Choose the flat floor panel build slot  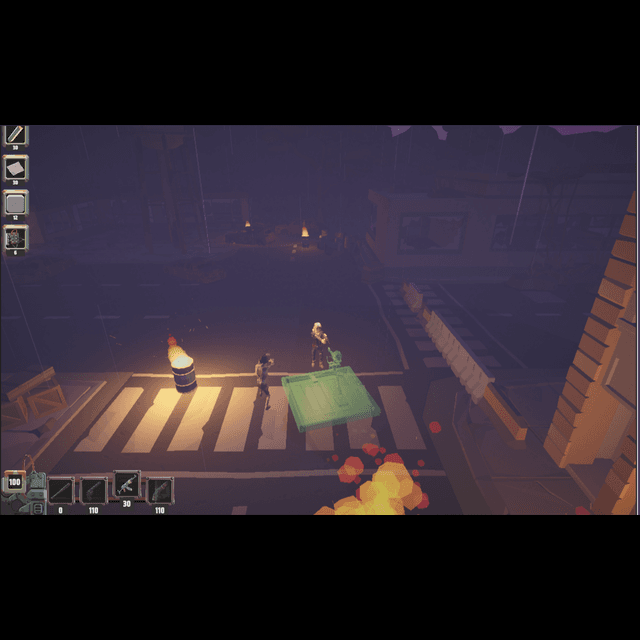coord(16,167)
